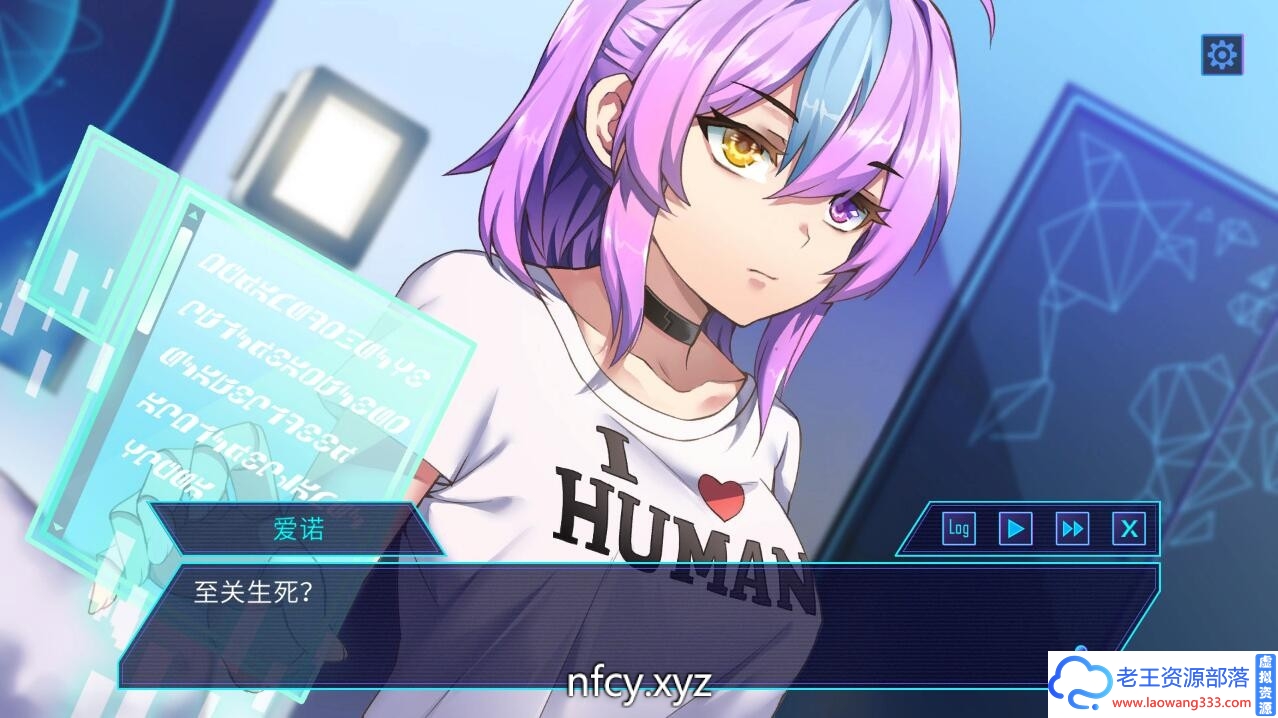Viewport: 1278px width, 718px height.
Task: Start auto-play with the single arrow button
Action: [1016, 528]
